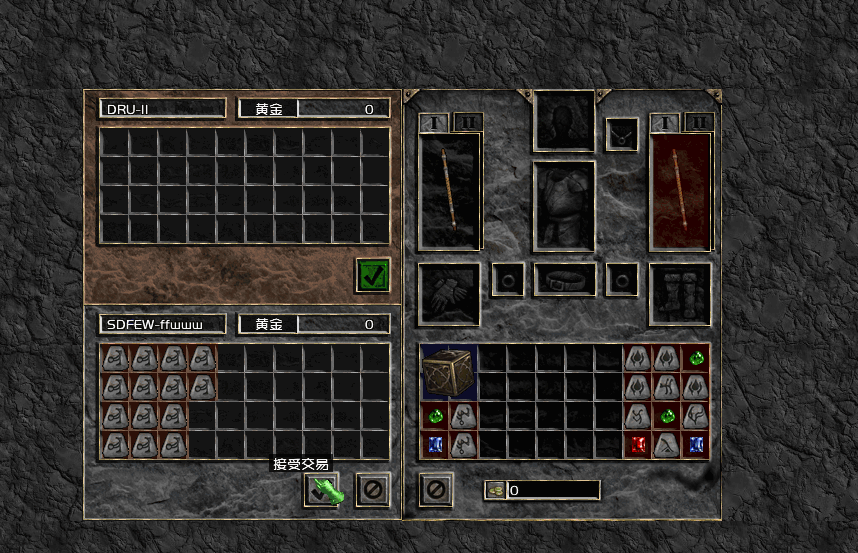Accept the trade with the green check button

(x=322, y=490)
